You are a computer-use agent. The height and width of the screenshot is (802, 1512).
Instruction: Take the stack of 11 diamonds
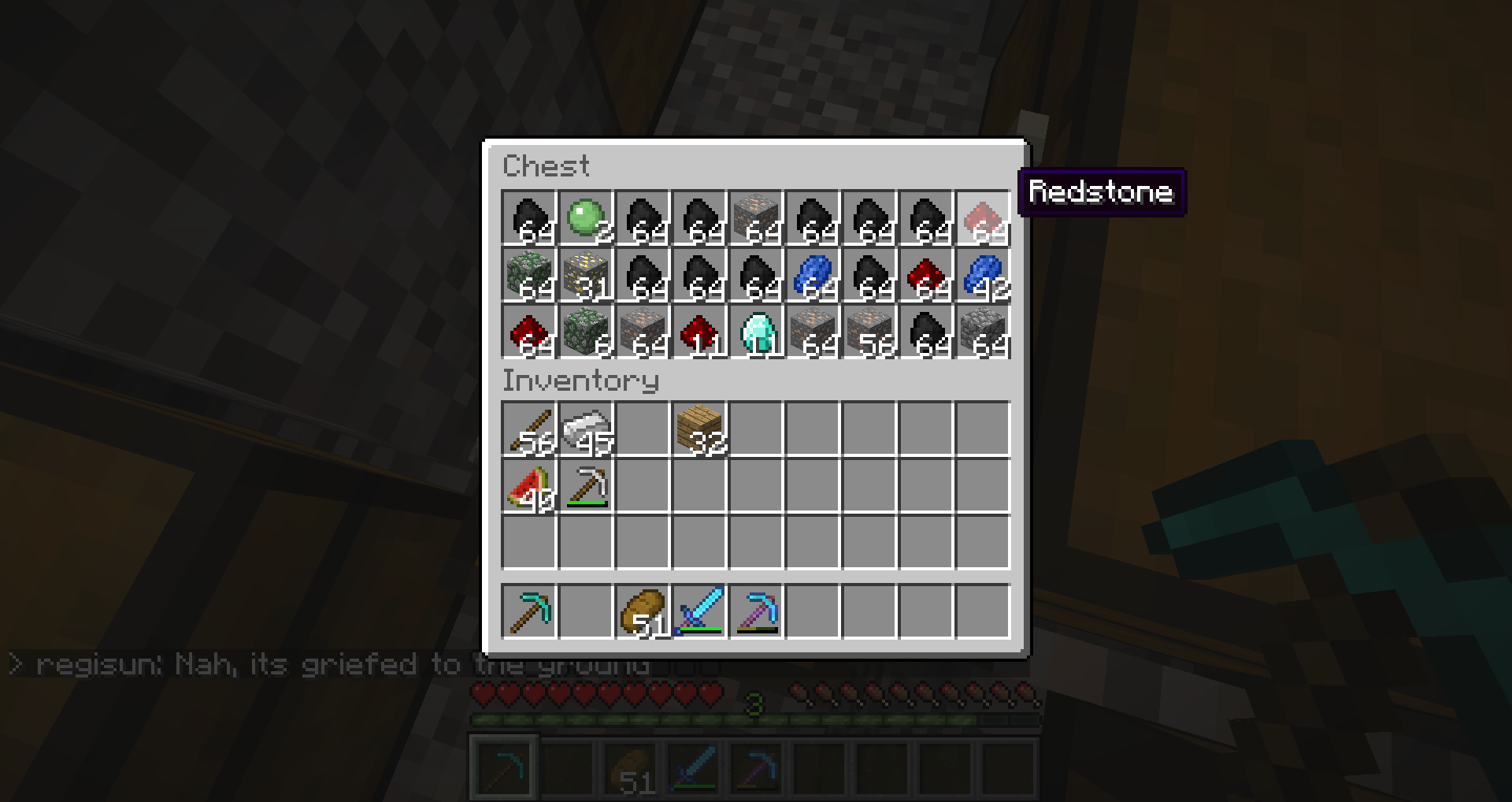click(756, 332)
